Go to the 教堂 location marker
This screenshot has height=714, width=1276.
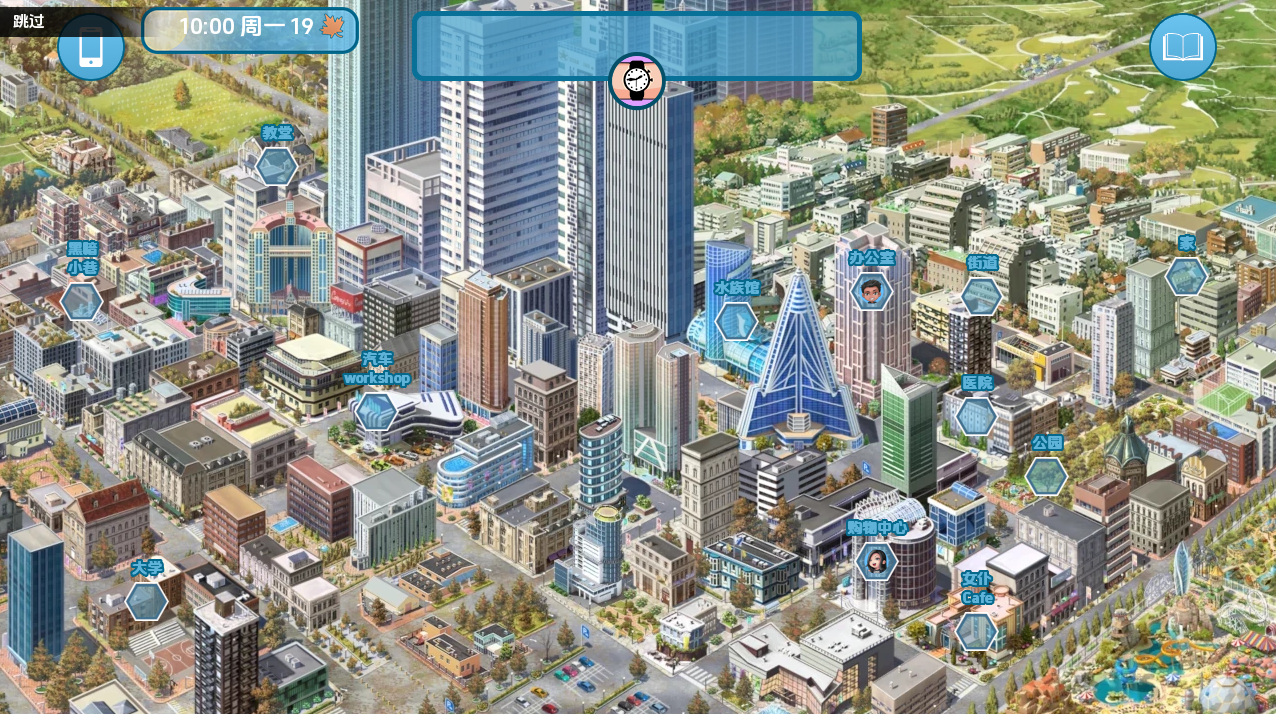click(x=276, y=166)
